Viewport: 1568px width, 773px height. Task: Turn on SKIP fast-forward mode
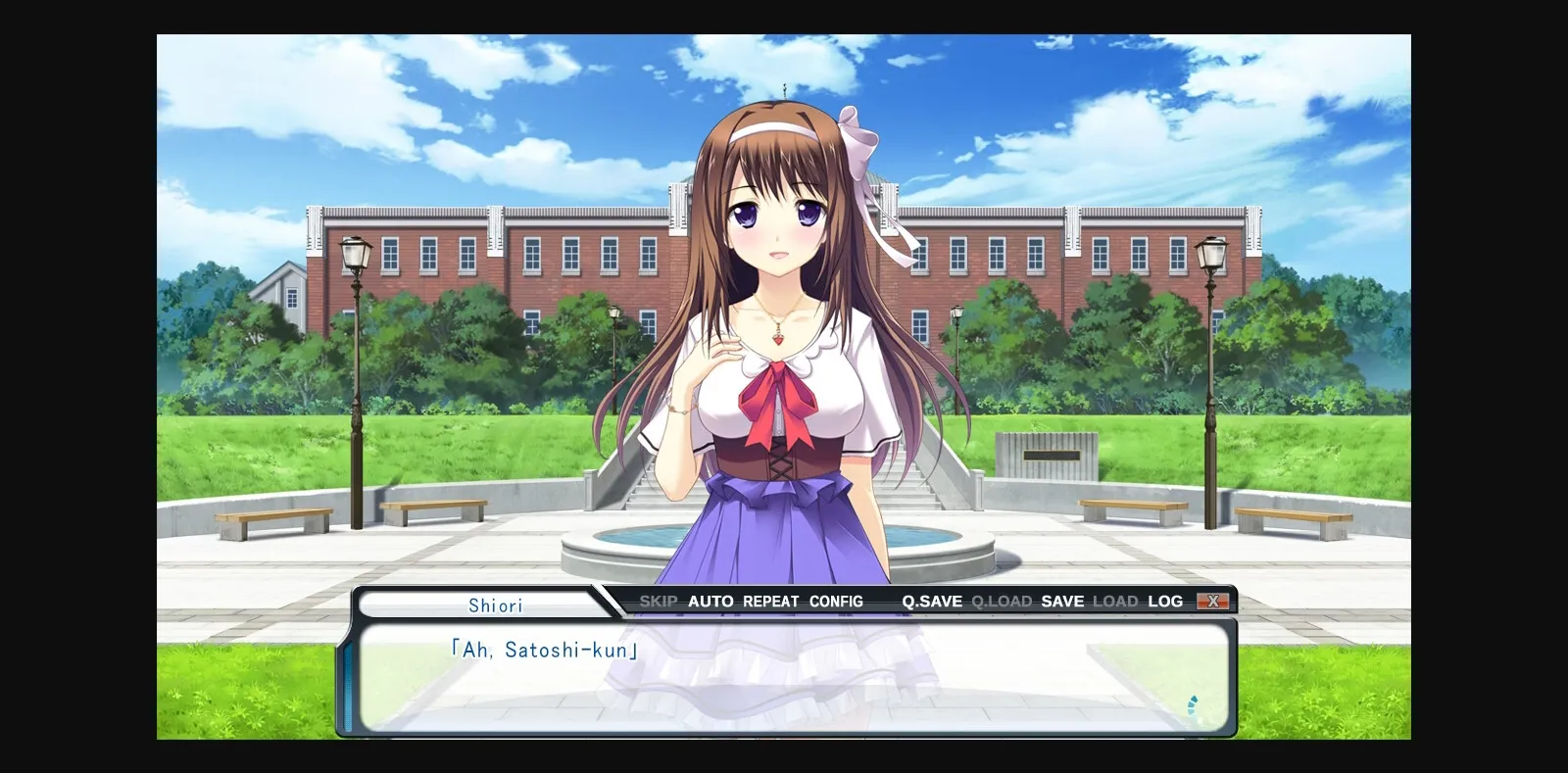click(x=659, y=601)
